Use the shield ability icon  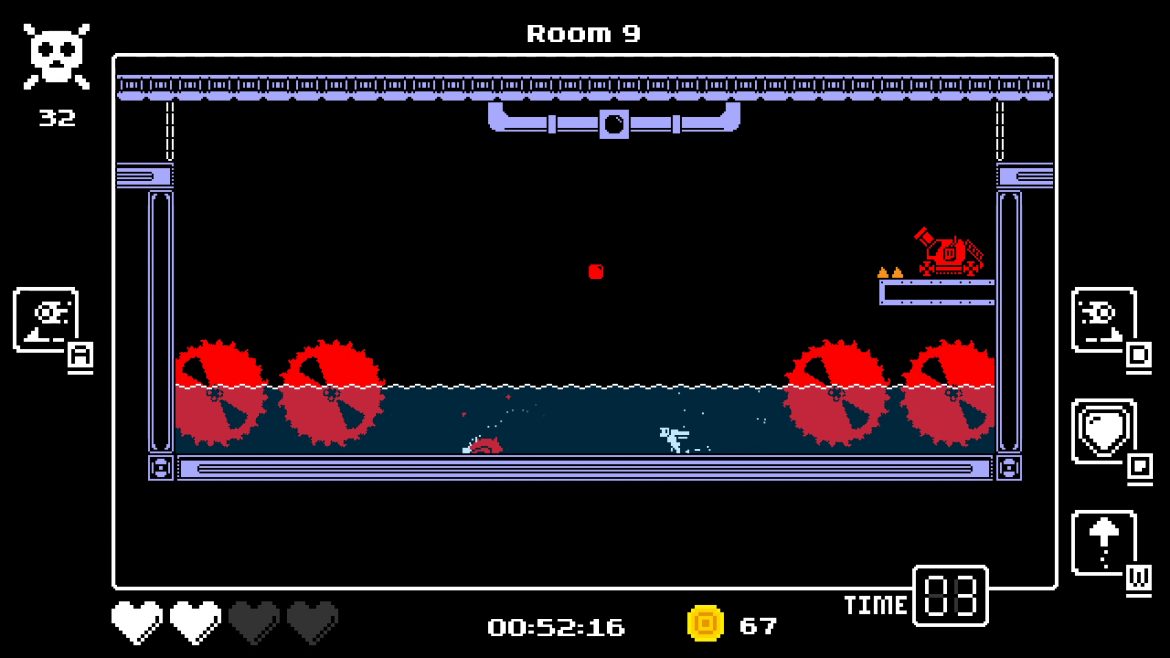(1103, 431)
